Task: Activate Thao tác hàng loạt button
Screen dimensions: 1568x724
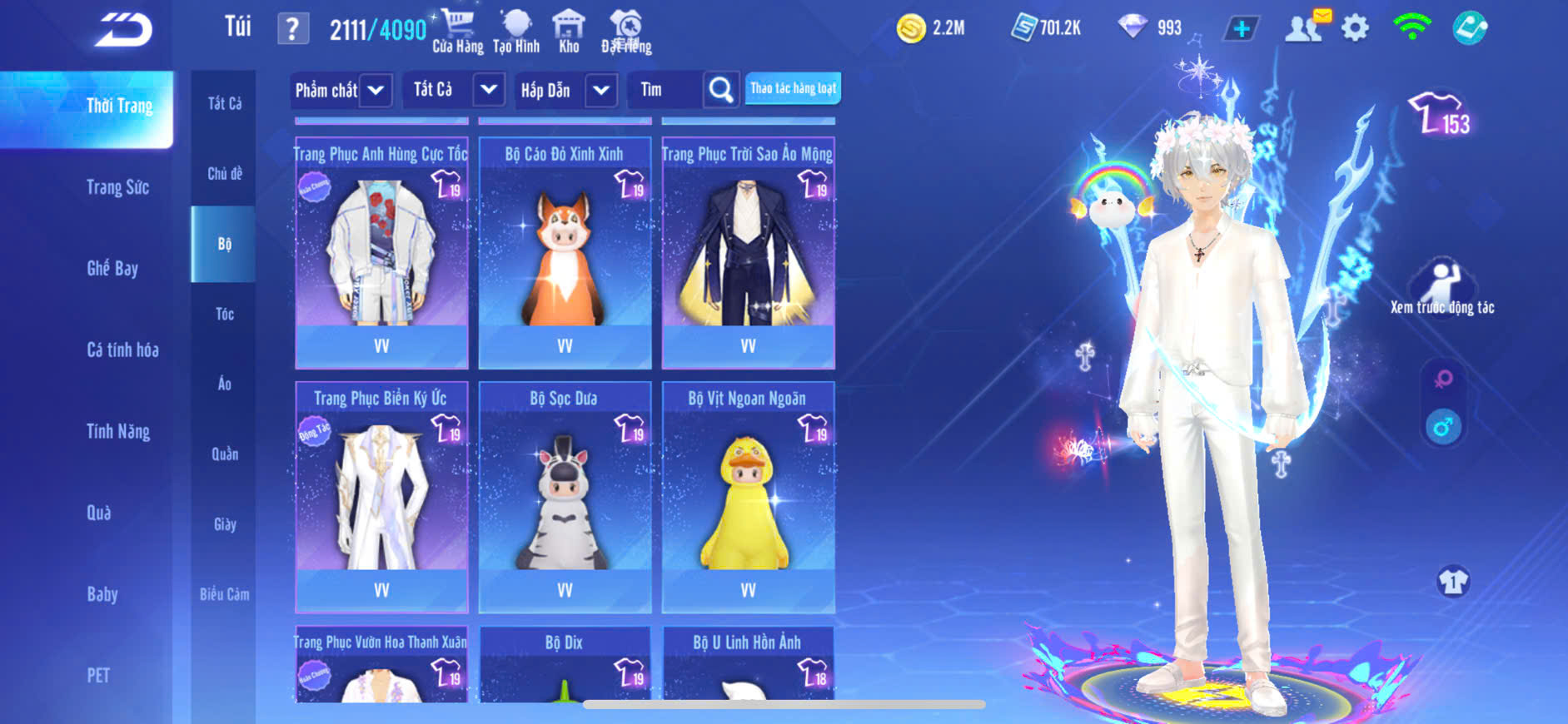Action: tap(793, 88)
